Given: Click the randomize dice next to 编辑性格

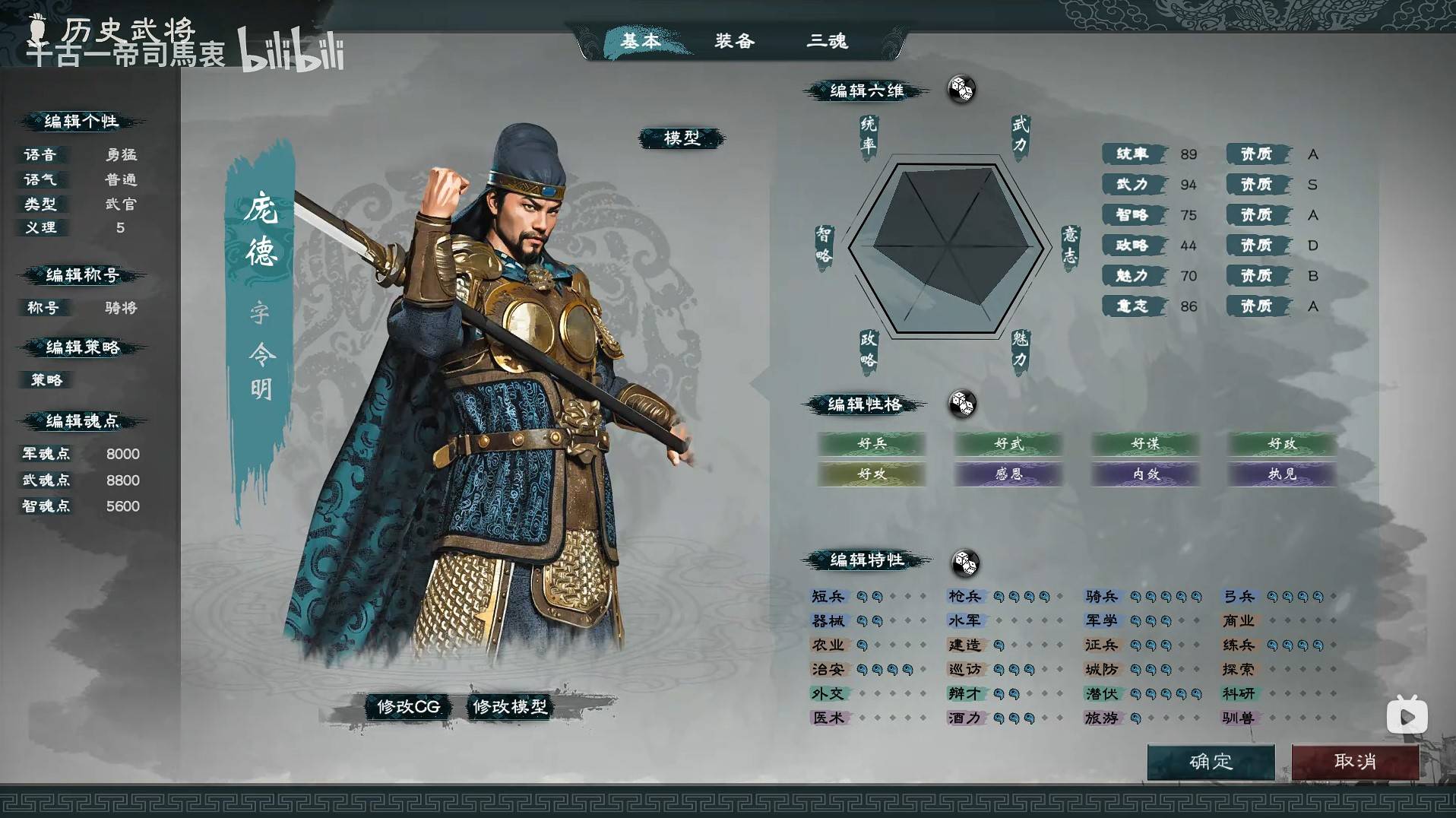Looking at the screenshot, I should click(964, 404).
